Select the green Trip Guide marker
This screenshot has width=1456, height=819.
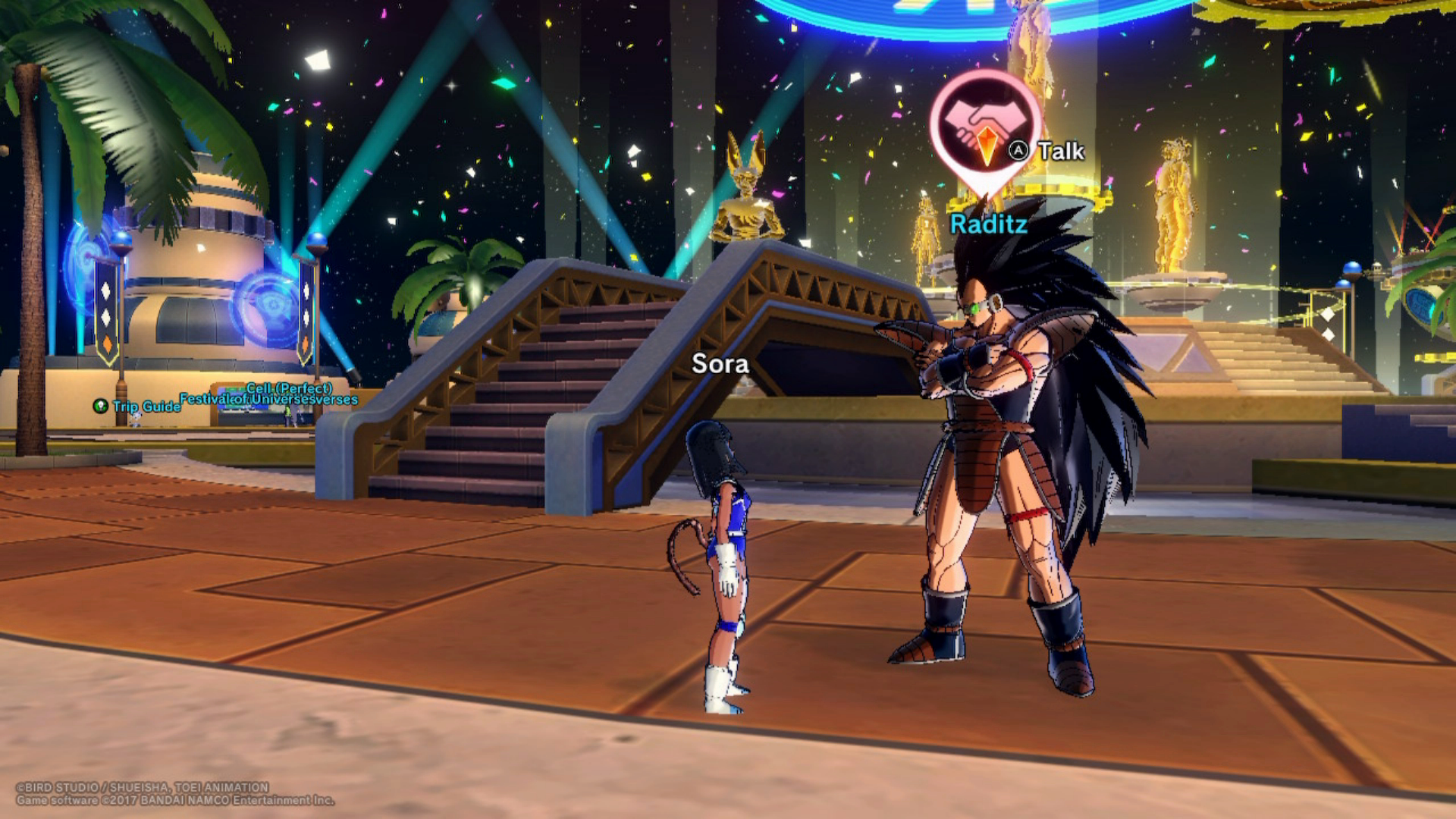(101, 406)
